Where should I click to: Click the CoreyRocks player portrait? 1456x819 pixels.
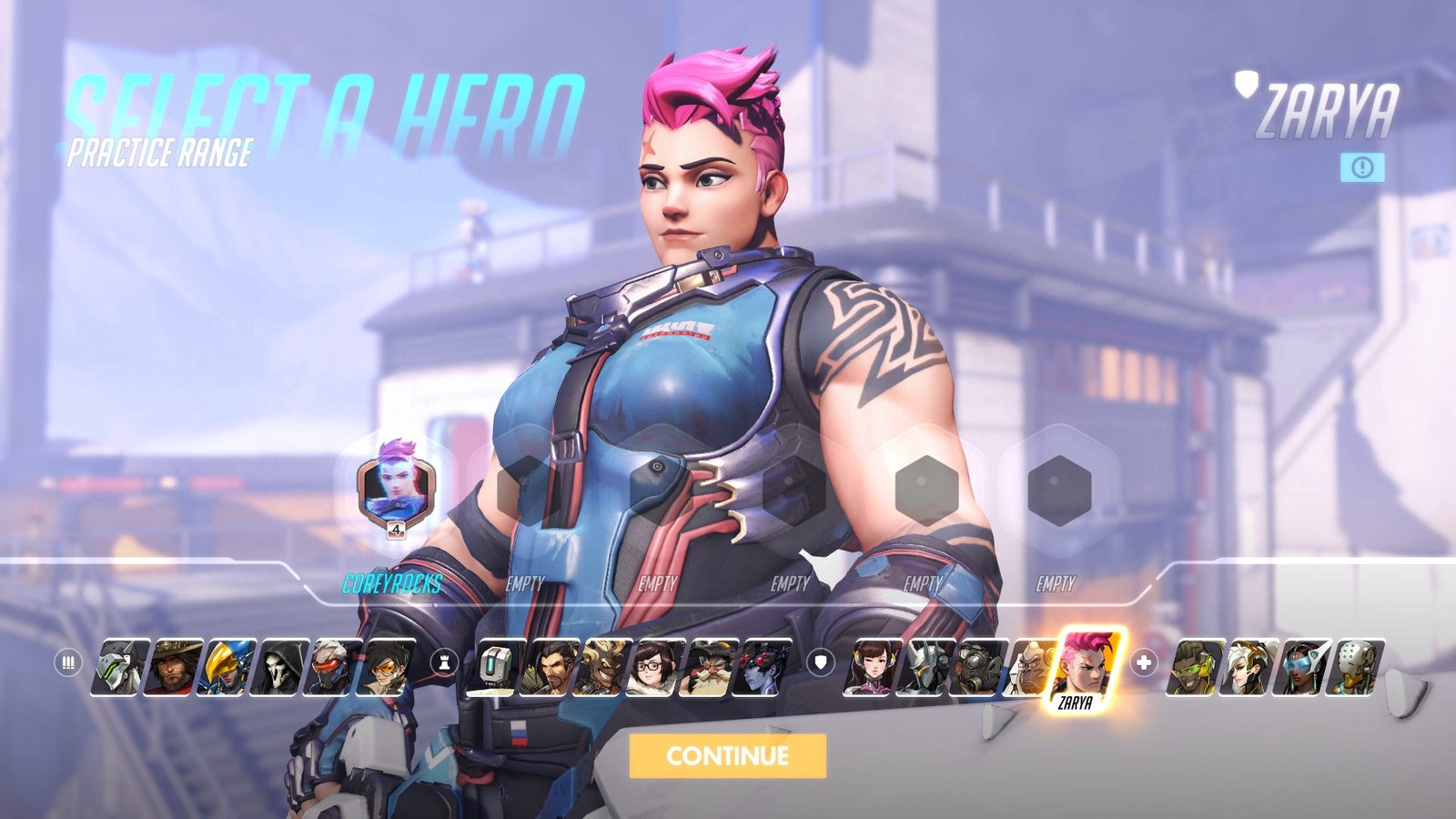point(396,489)
